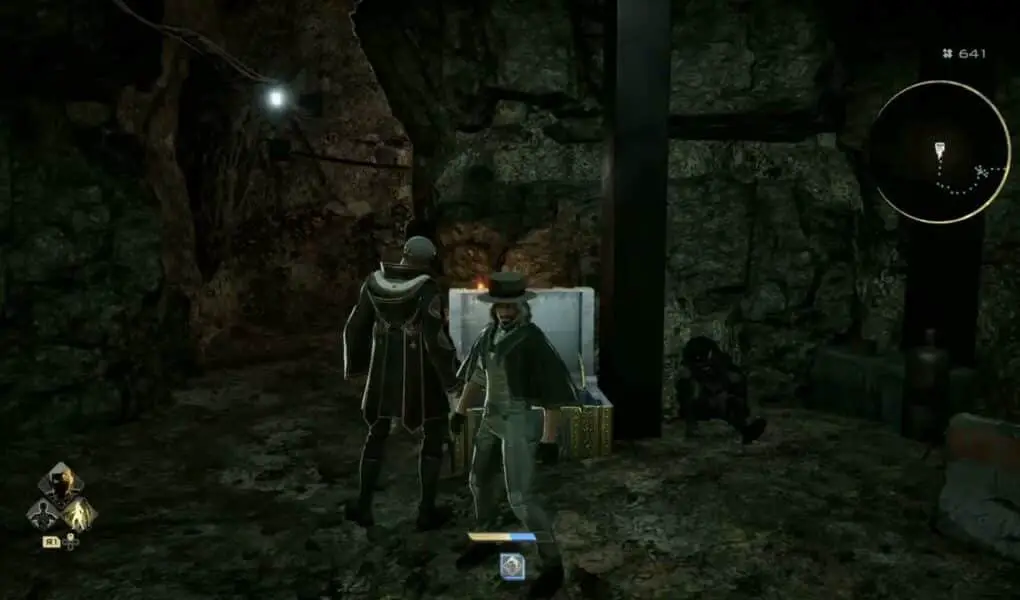Choose the dark figure diamond icon
Image resolution: width=1020 pixels, height=600 pixels.
(44, 515)
